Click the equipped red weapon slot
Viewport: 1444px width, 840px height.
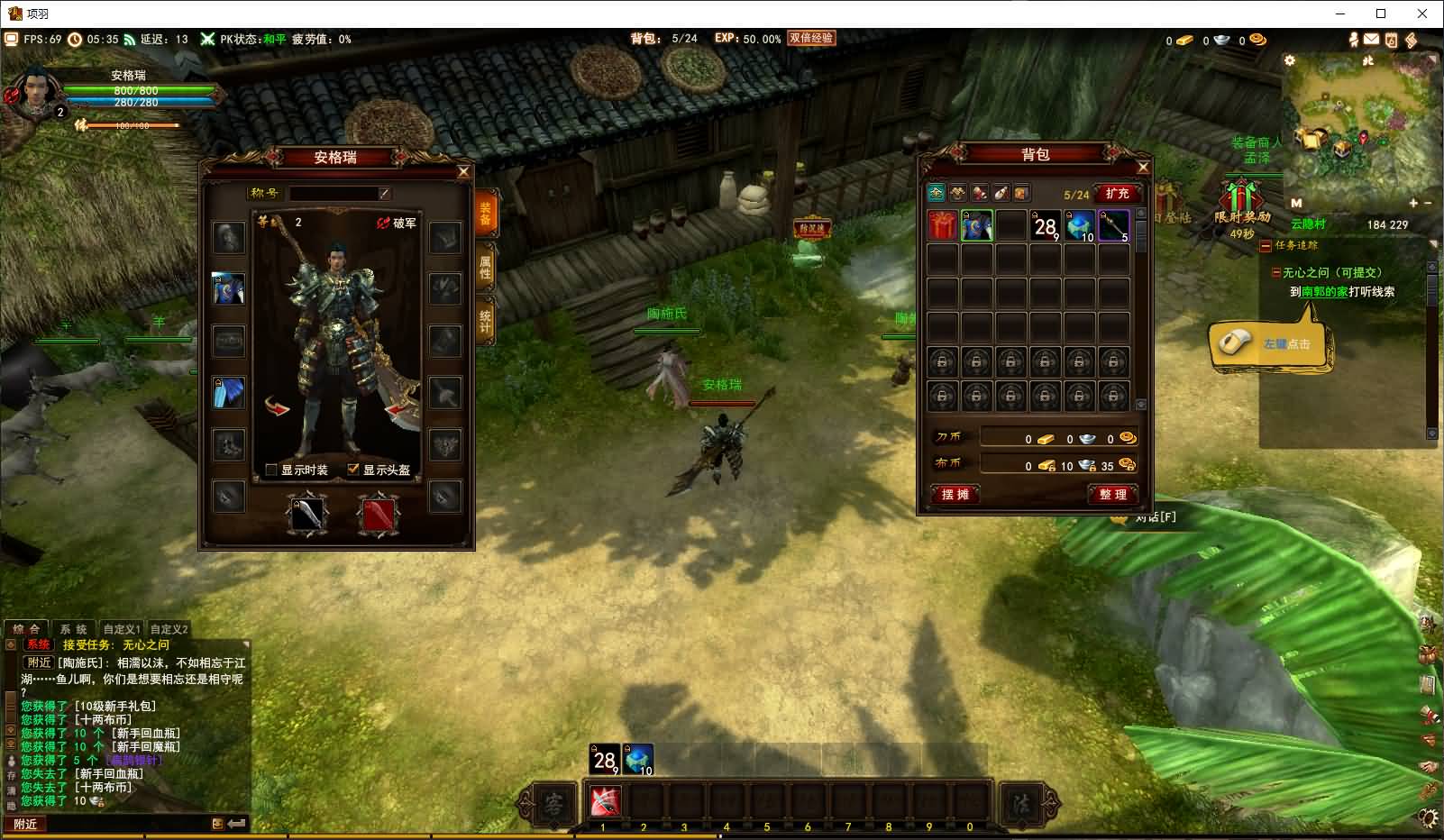(x=379, y=515)
